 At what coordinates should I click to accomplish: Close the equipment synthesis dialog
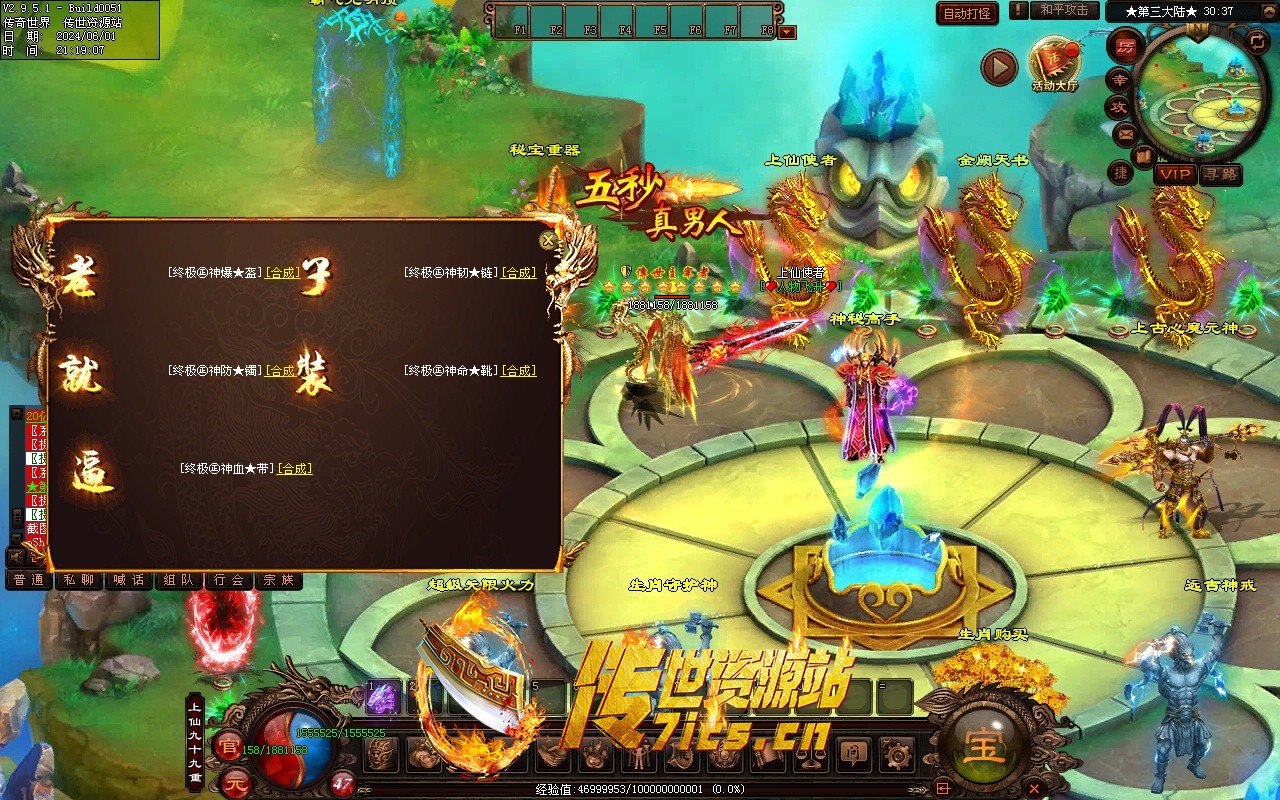click(547, 241)
